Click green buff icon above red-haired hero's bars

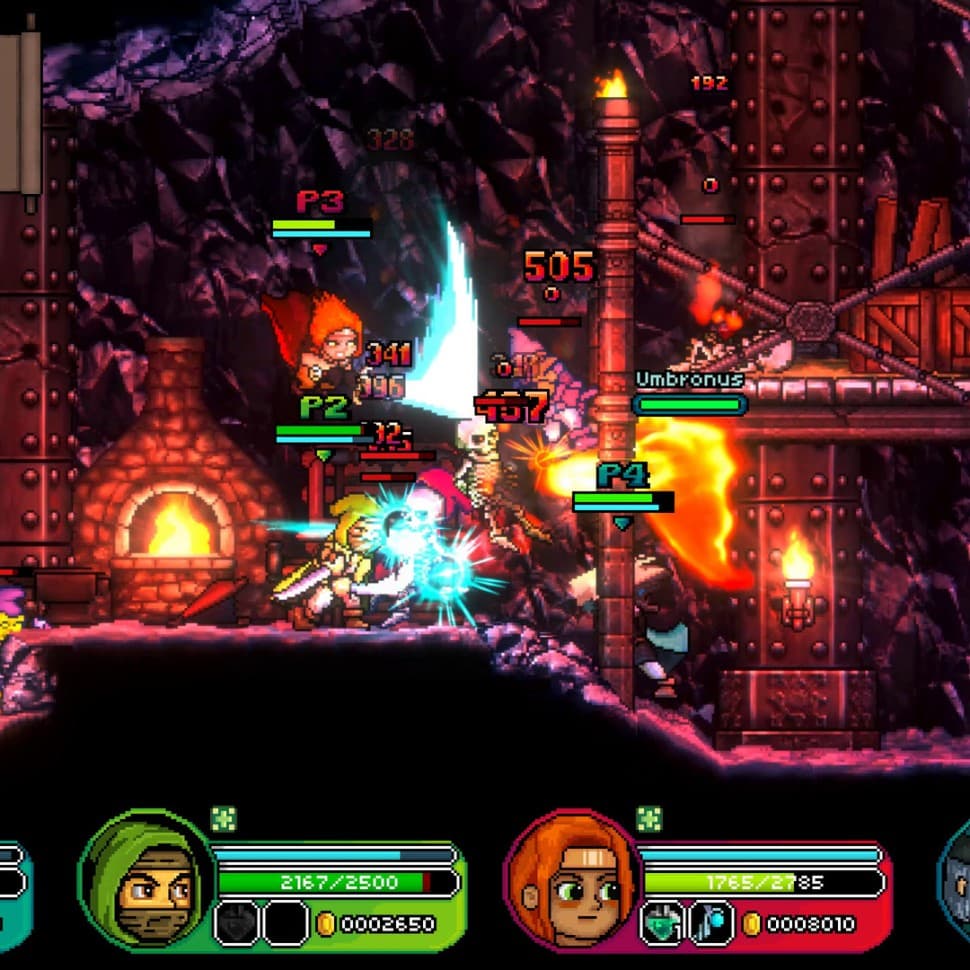tap(649, 819)
